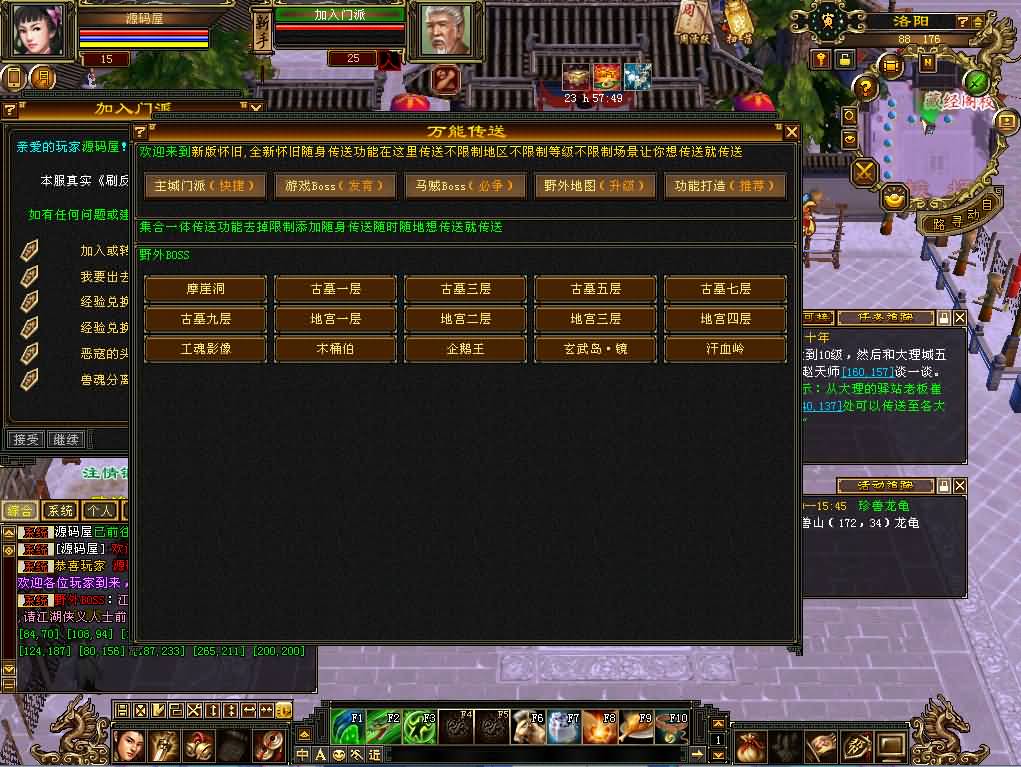Teleport to 古墓一层
The image size is (1021, 767).
pyautogui.click(x=336, y=289)
